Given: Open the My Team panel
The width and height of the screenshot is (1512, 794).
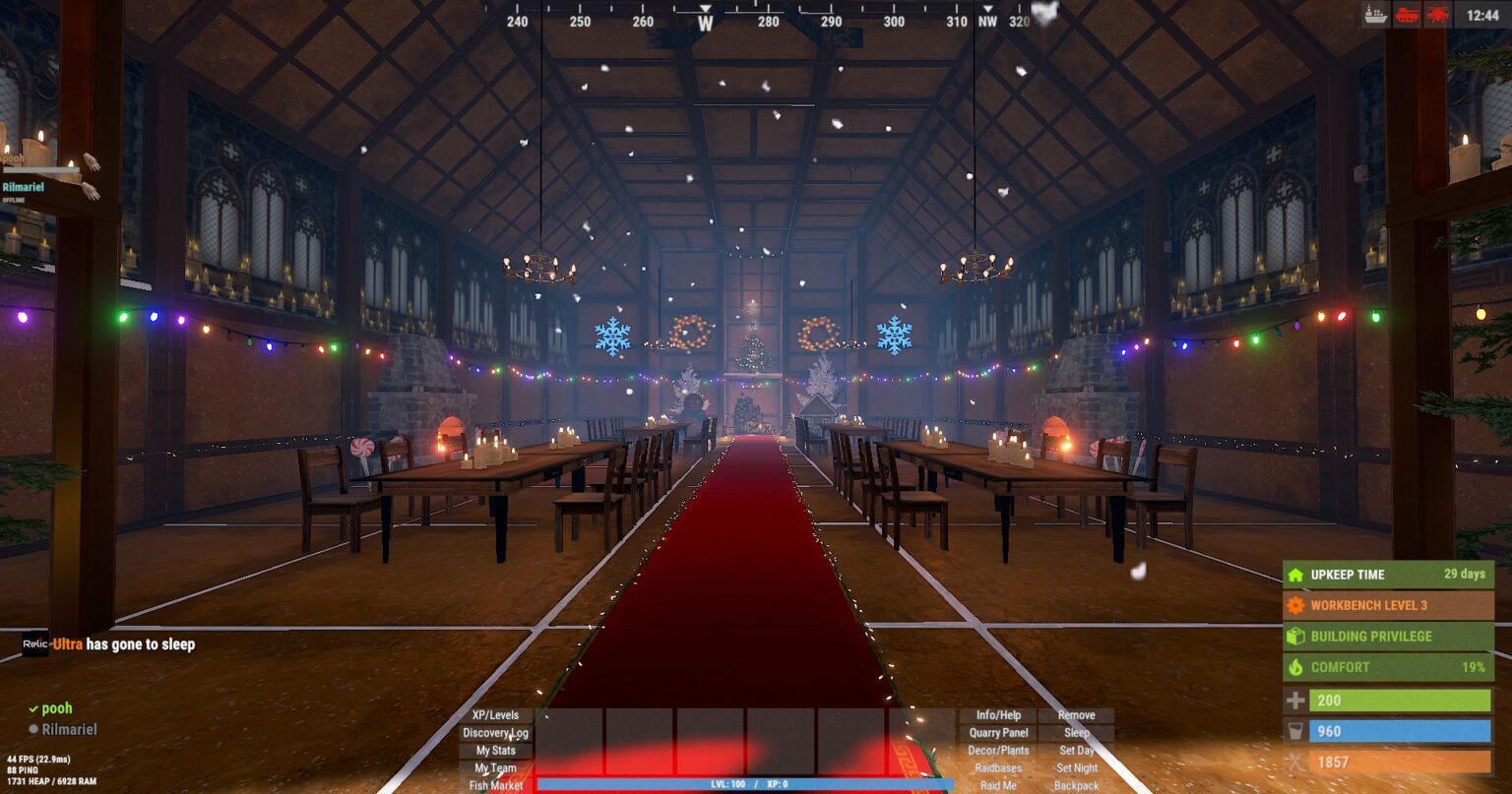Looking at the screenshot, I should 495,768.
